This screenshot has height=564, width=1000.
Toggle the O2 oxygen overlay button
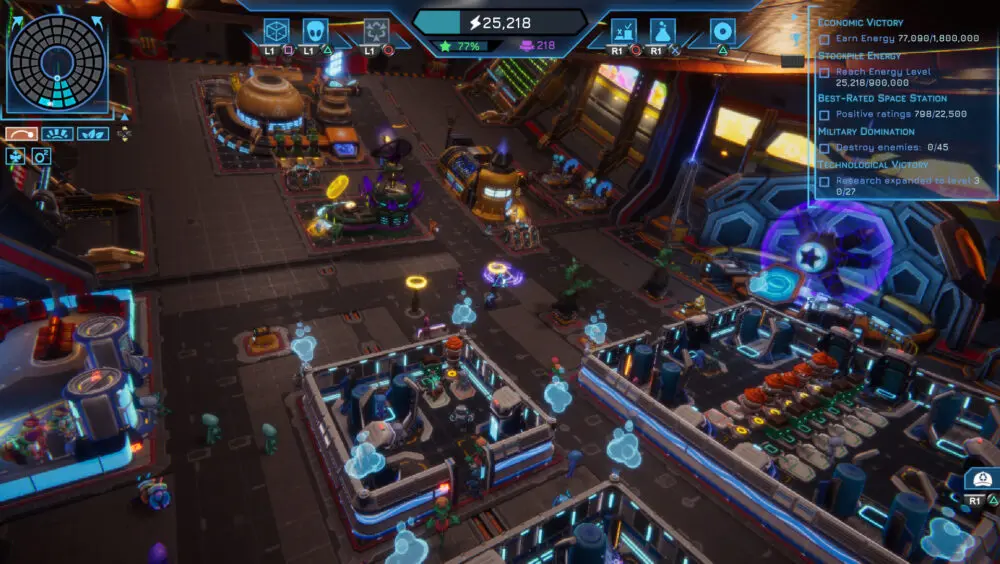point(41,156)
